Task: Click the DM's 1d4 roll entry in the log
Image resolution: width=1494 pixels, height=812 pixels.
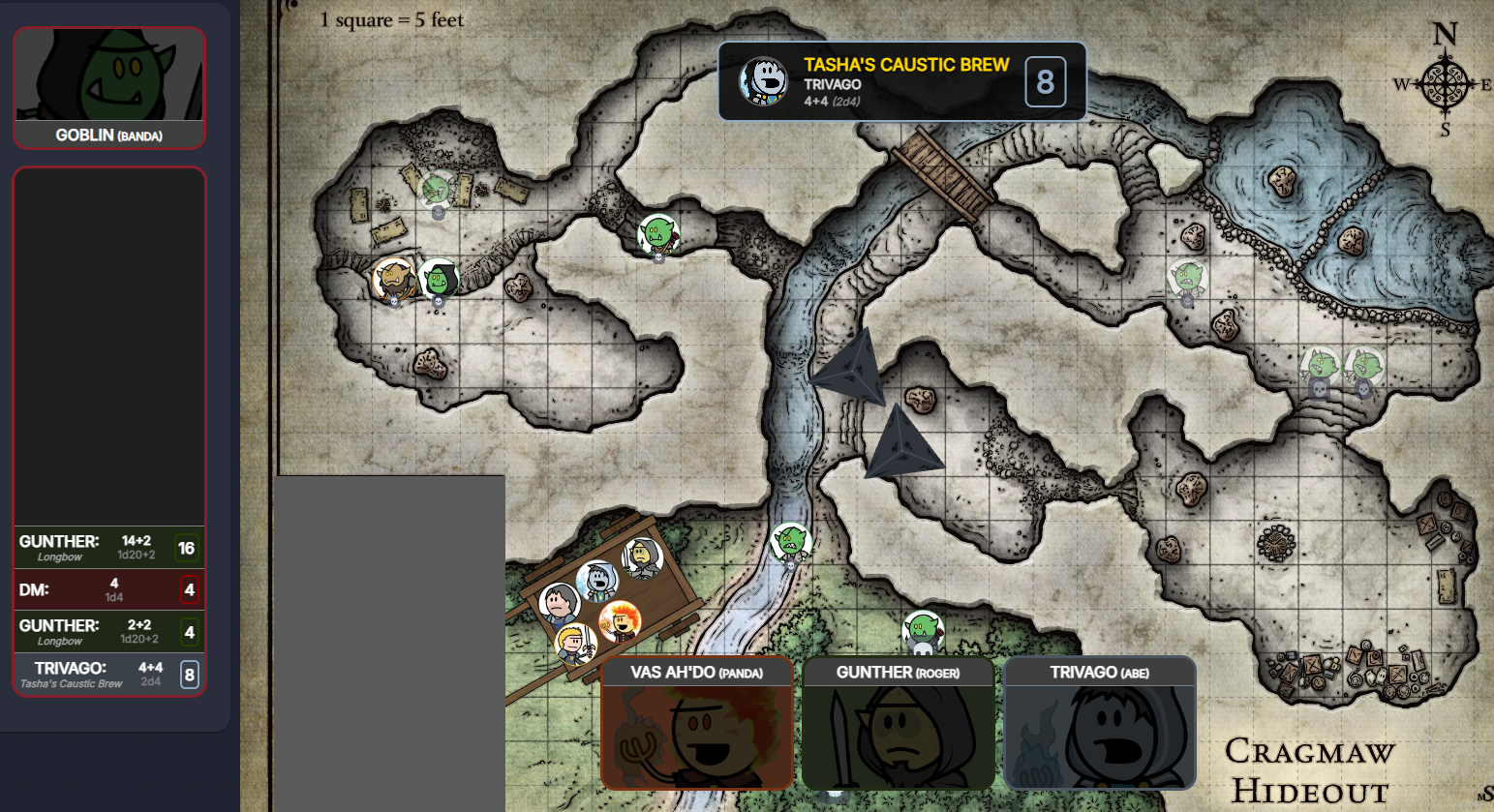Action: [x=108, y=588]
